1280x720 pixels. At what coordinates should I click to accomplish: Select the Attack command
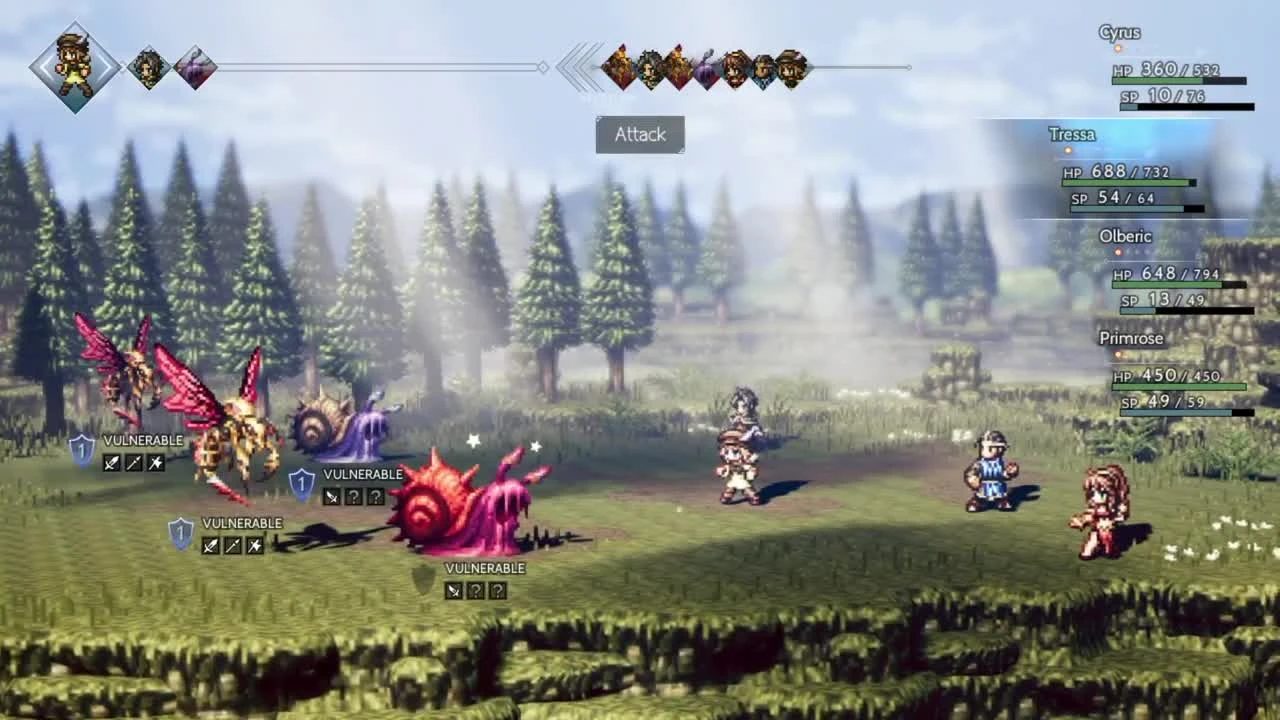(639, 134)
